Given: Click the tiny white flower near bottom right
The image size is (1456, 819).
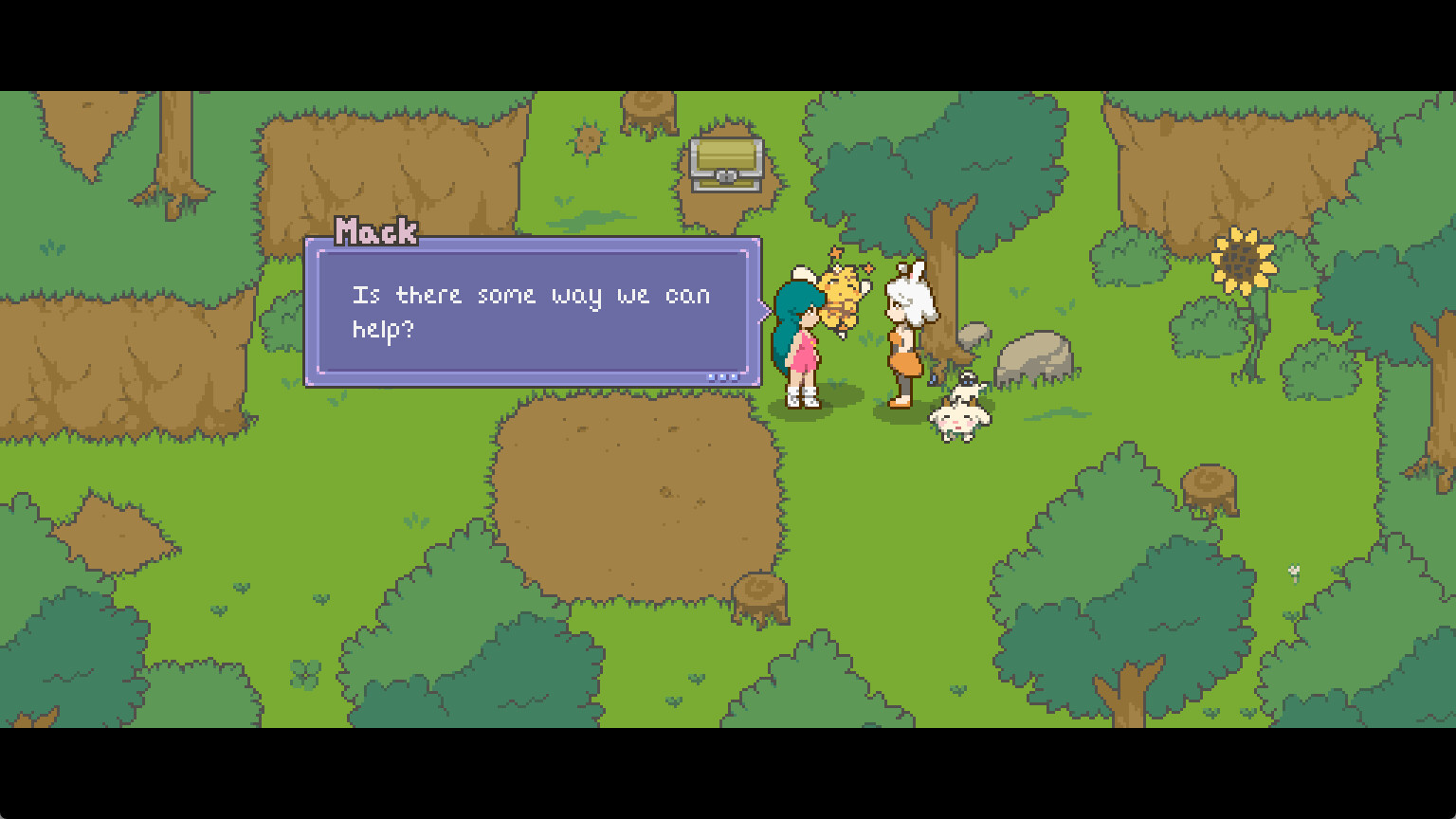Looking at the screenshot, I should [x=1294, y=573].
